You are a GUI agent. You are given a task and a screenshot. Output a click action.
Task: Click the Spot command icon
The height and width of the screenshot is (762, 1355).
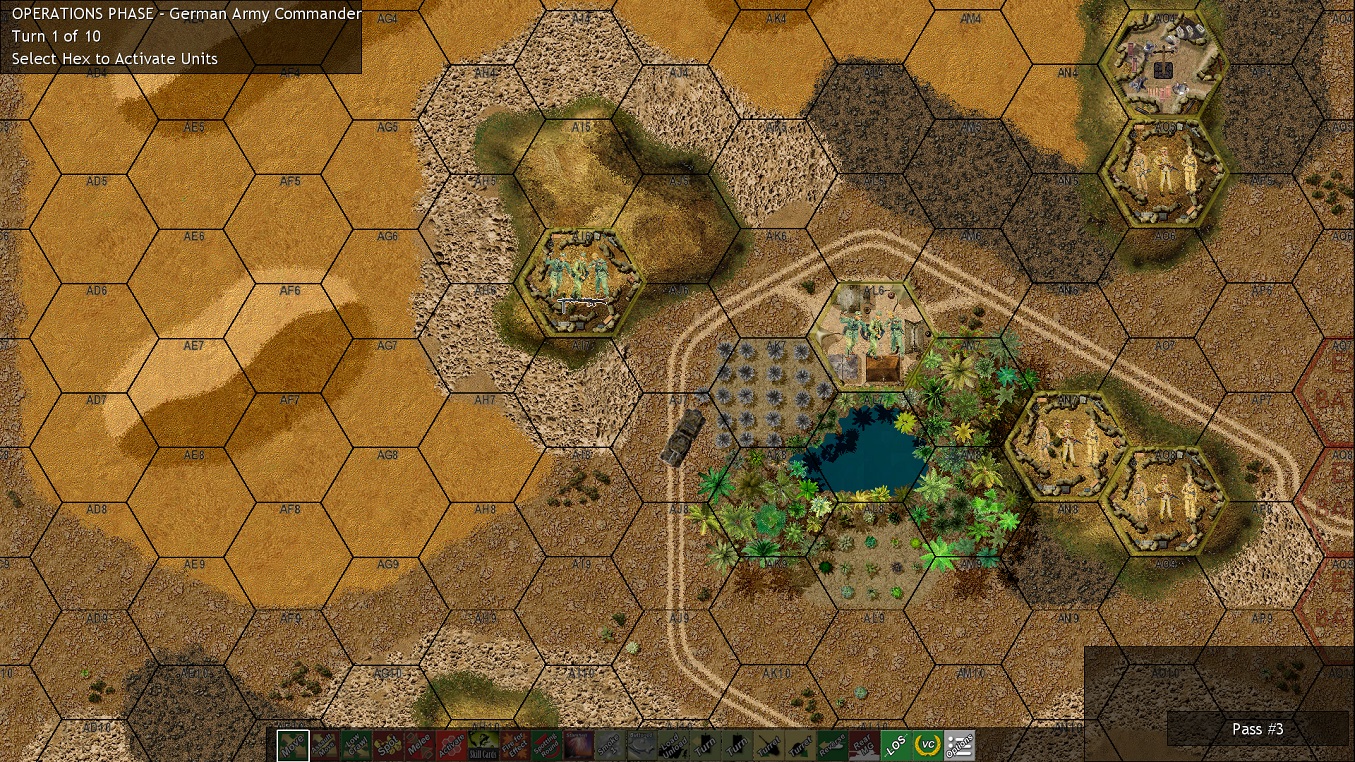389,744
